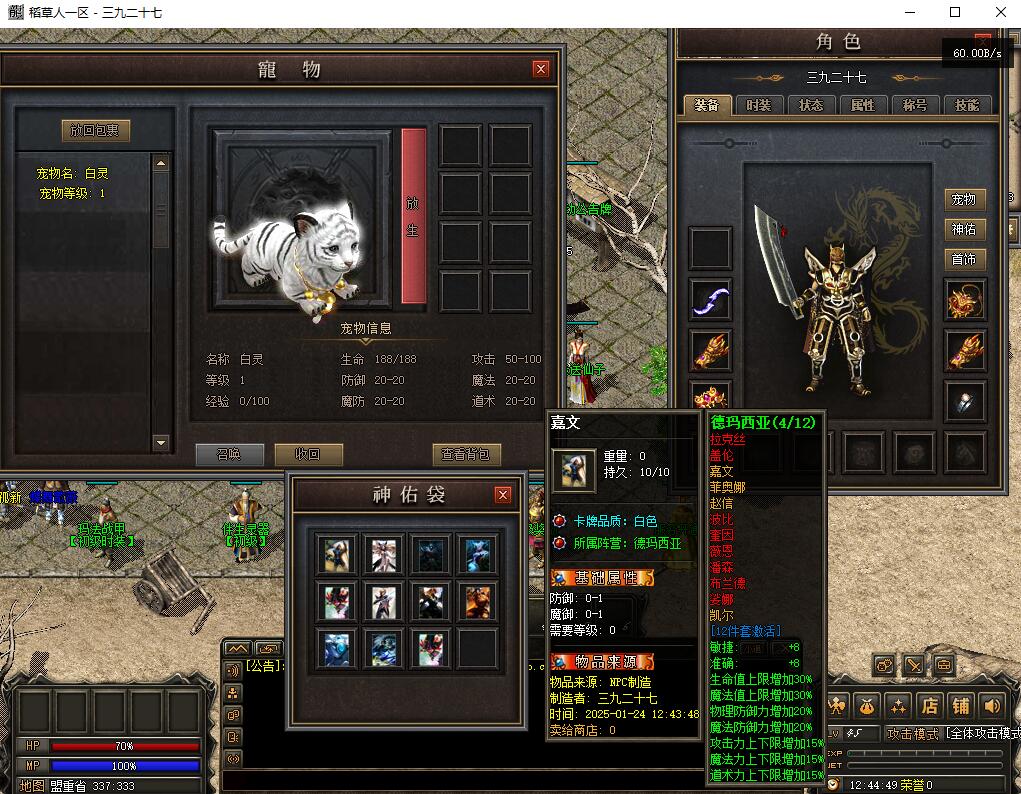
Task: Switch to the 技能 skills tab
Action: tap(967, 105)
